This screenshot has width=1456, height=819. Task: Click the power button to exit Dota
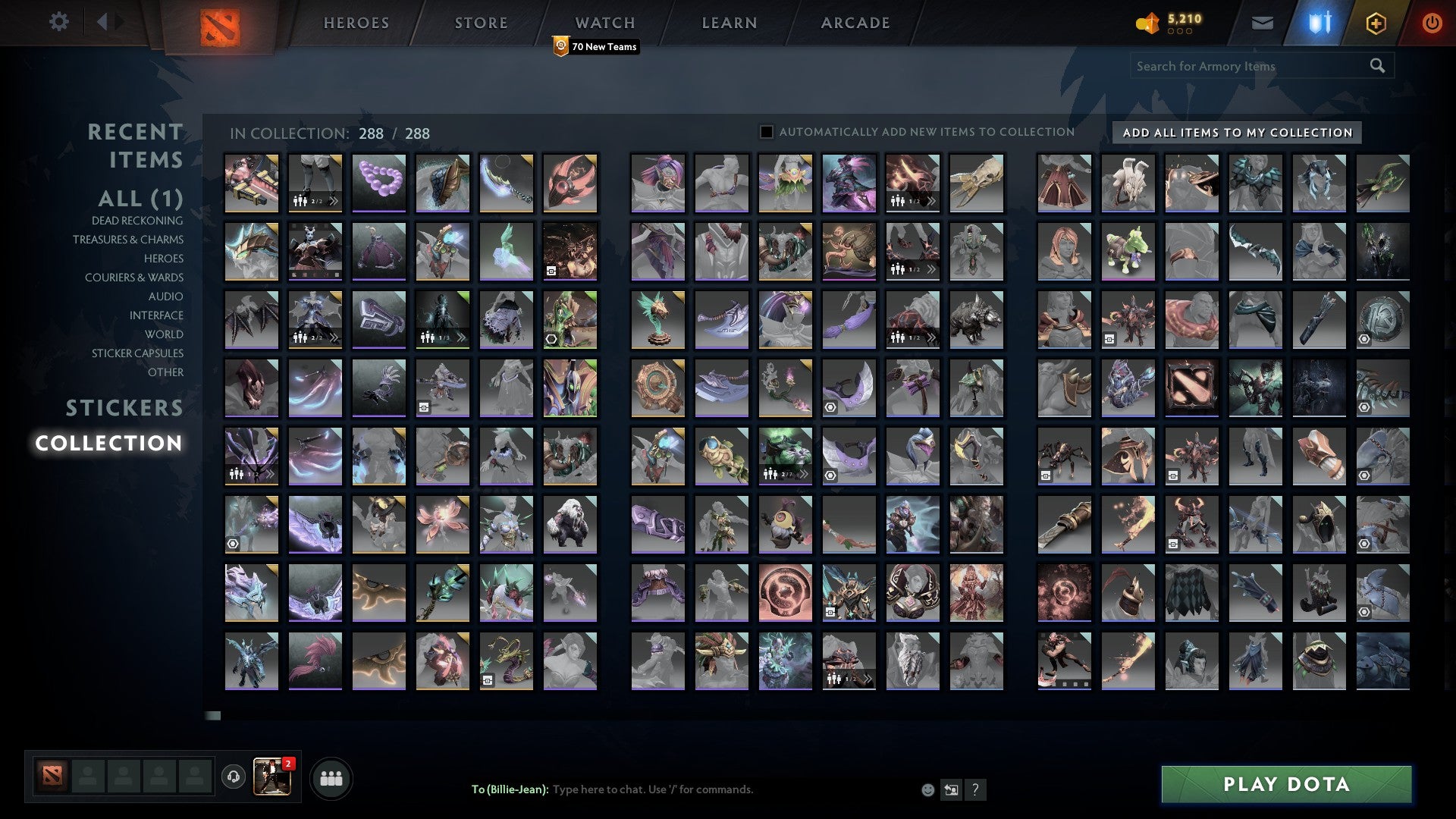click(x=1432, y=23)
